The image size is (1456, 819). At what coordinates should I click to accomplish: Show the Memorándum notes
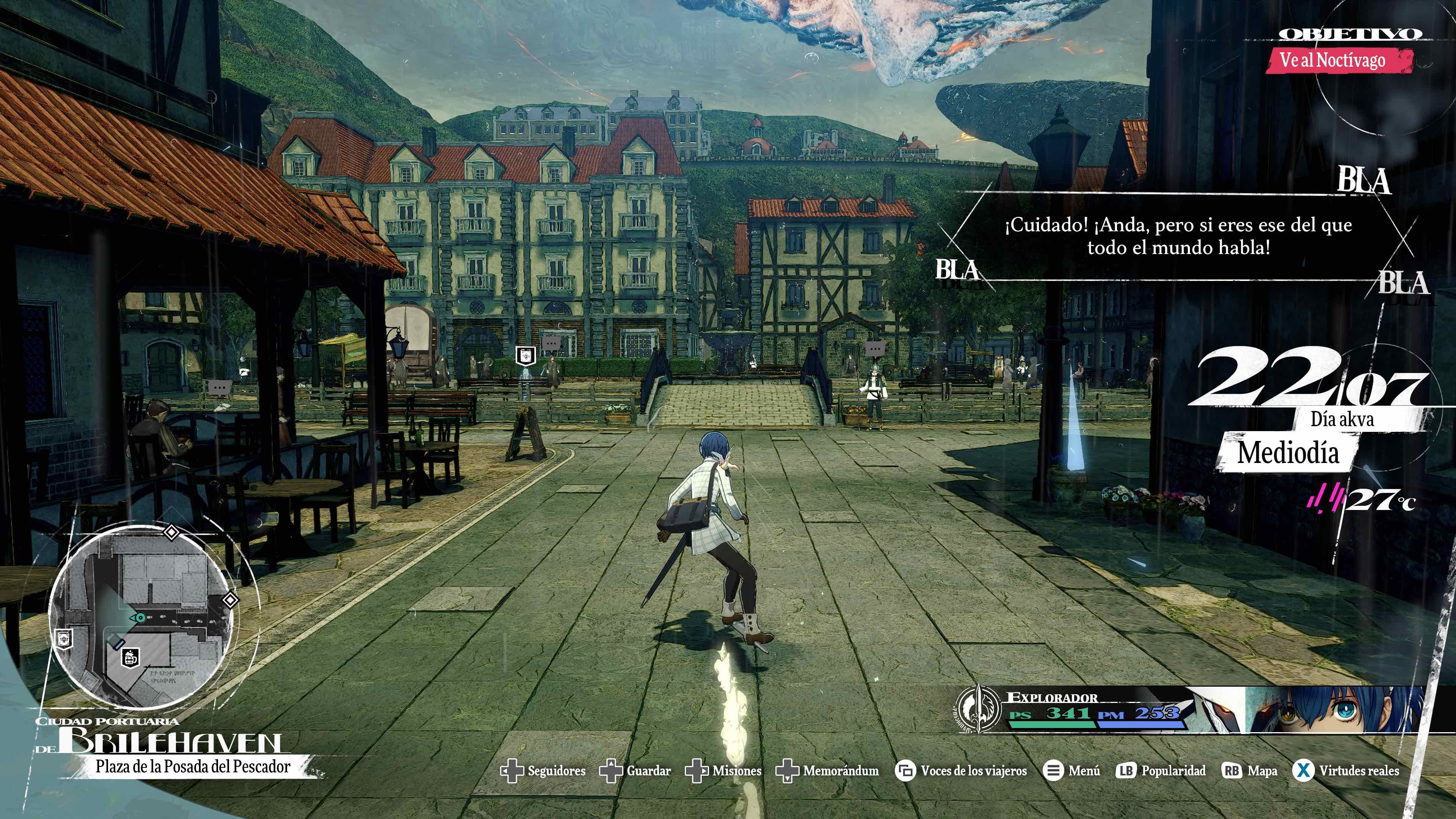(827, 771)
